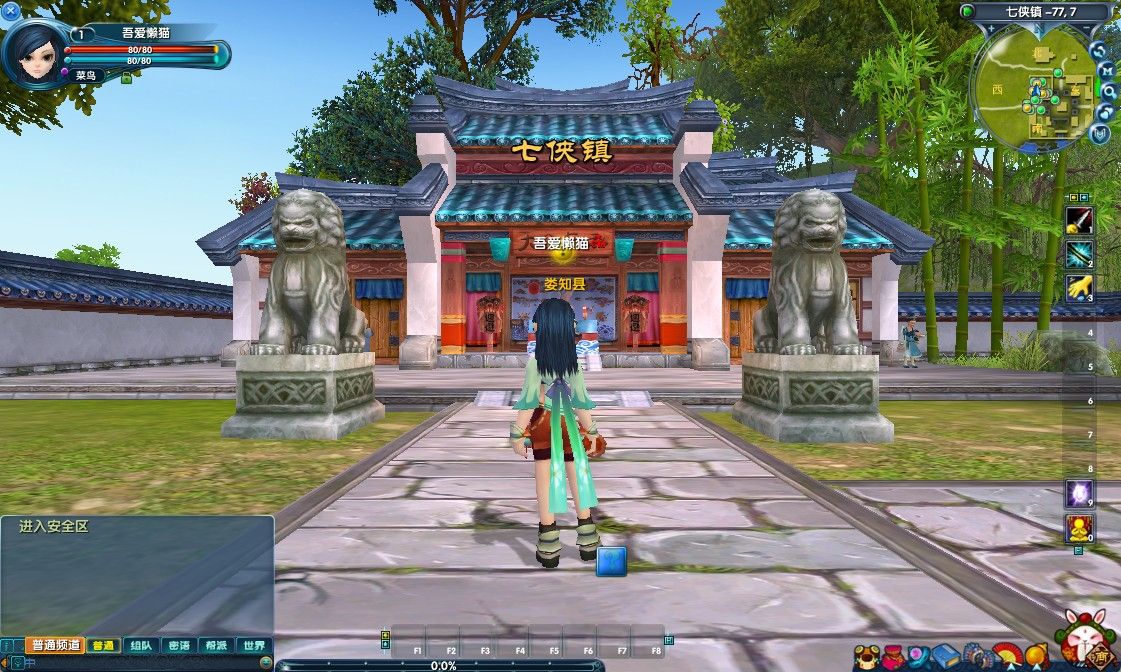Click the golden gourd menu icon

pos(1034,657)
